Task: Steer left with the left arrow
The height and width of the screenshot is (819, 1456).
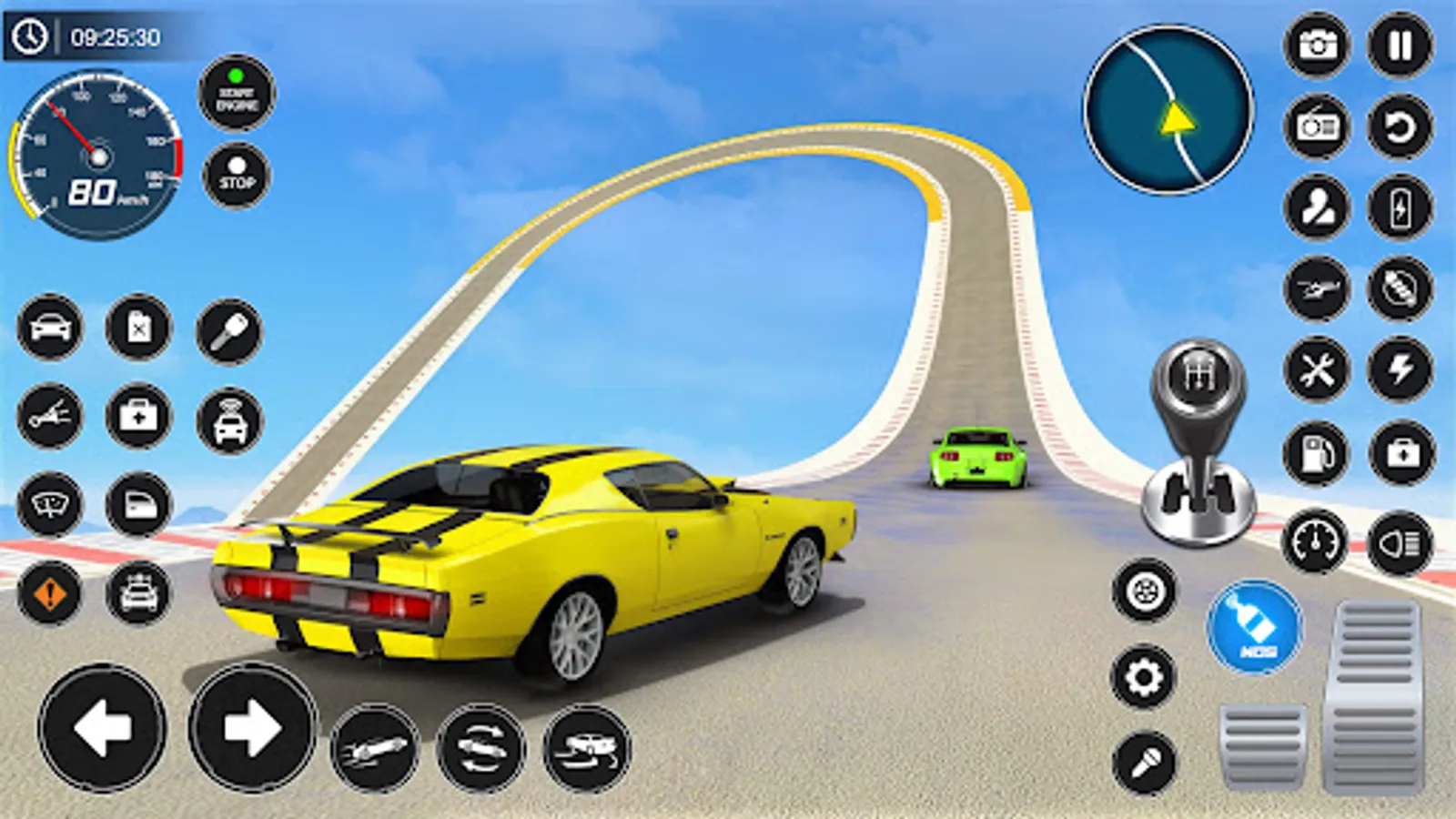Action: (x=102, y=727)
